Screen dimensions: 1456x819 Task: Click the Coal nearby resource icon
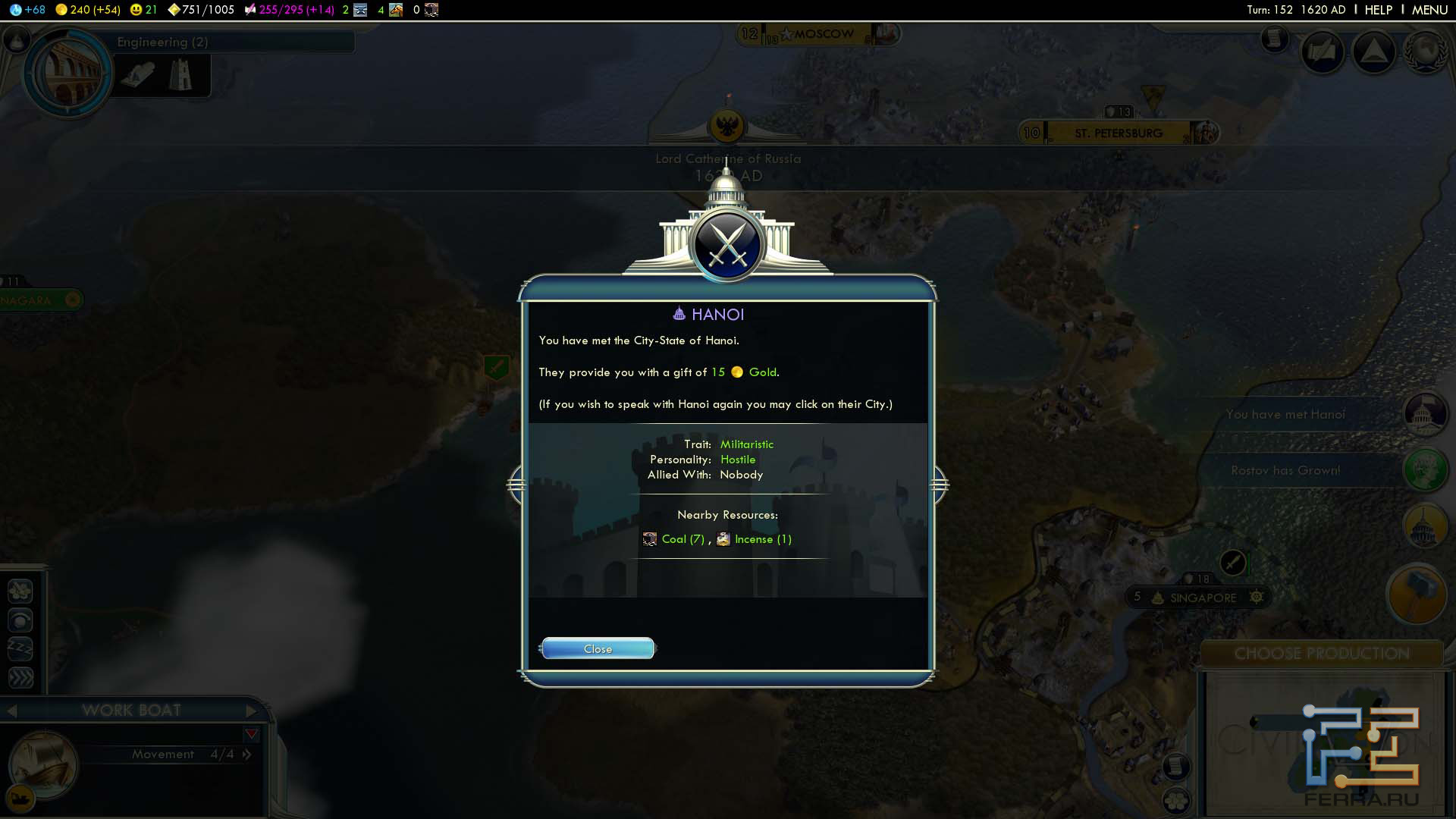(650, 539)
